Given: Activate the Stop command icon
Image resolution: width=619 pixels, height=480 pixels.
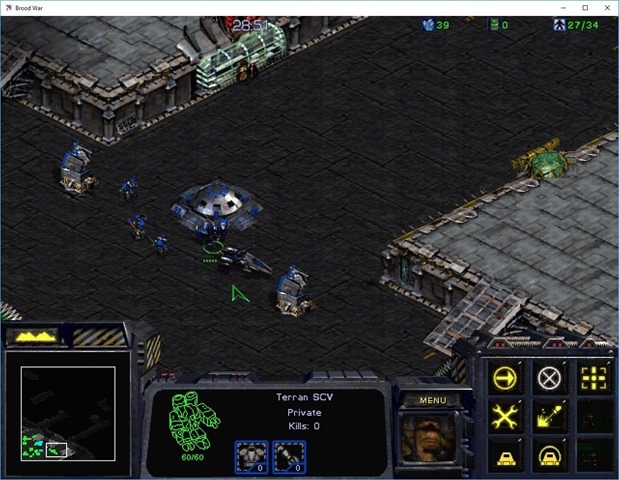Looking at the screenshot, I should [x=550, y=378].
